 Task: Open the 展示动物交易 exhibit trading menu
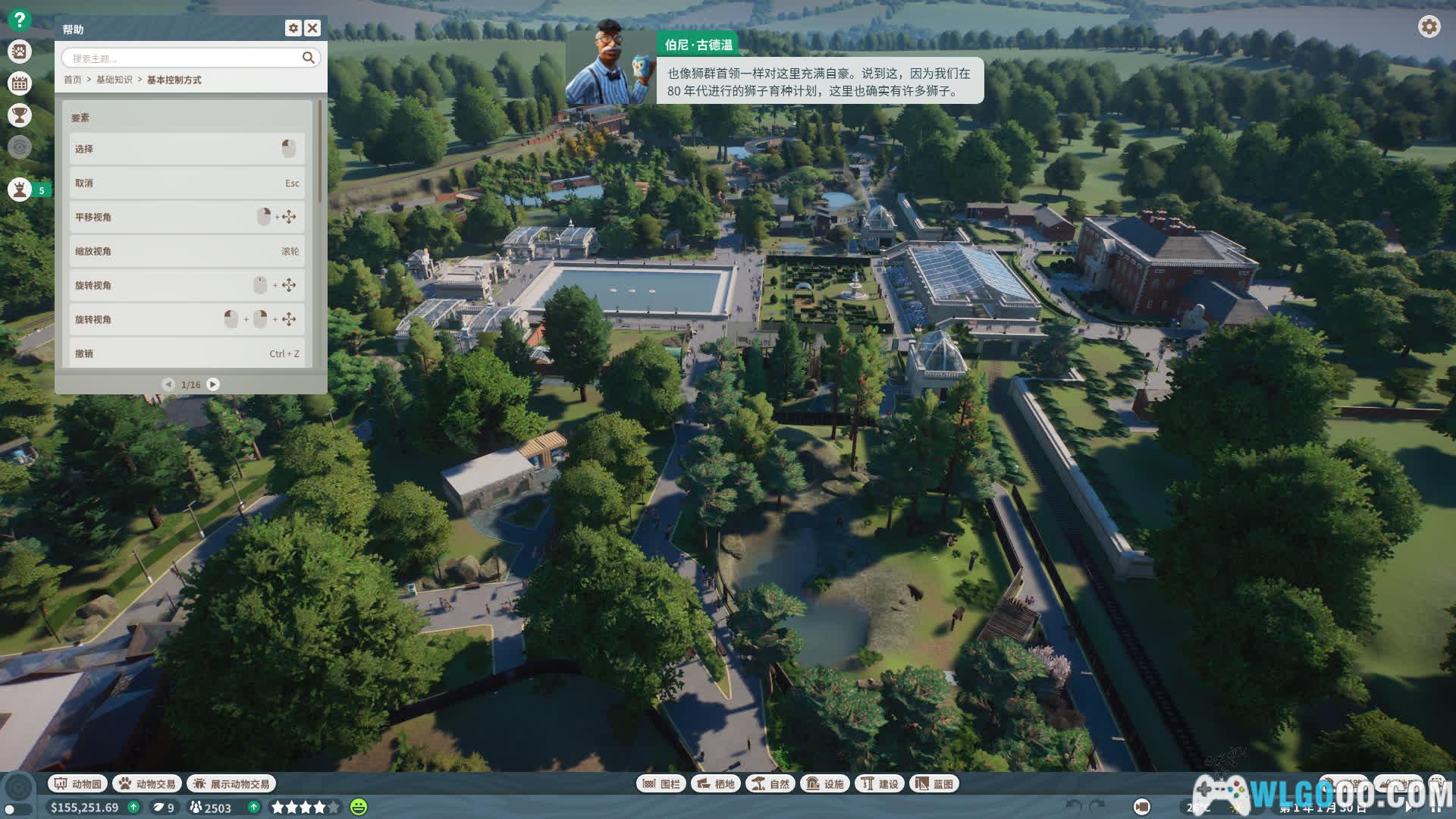[231, 783]
